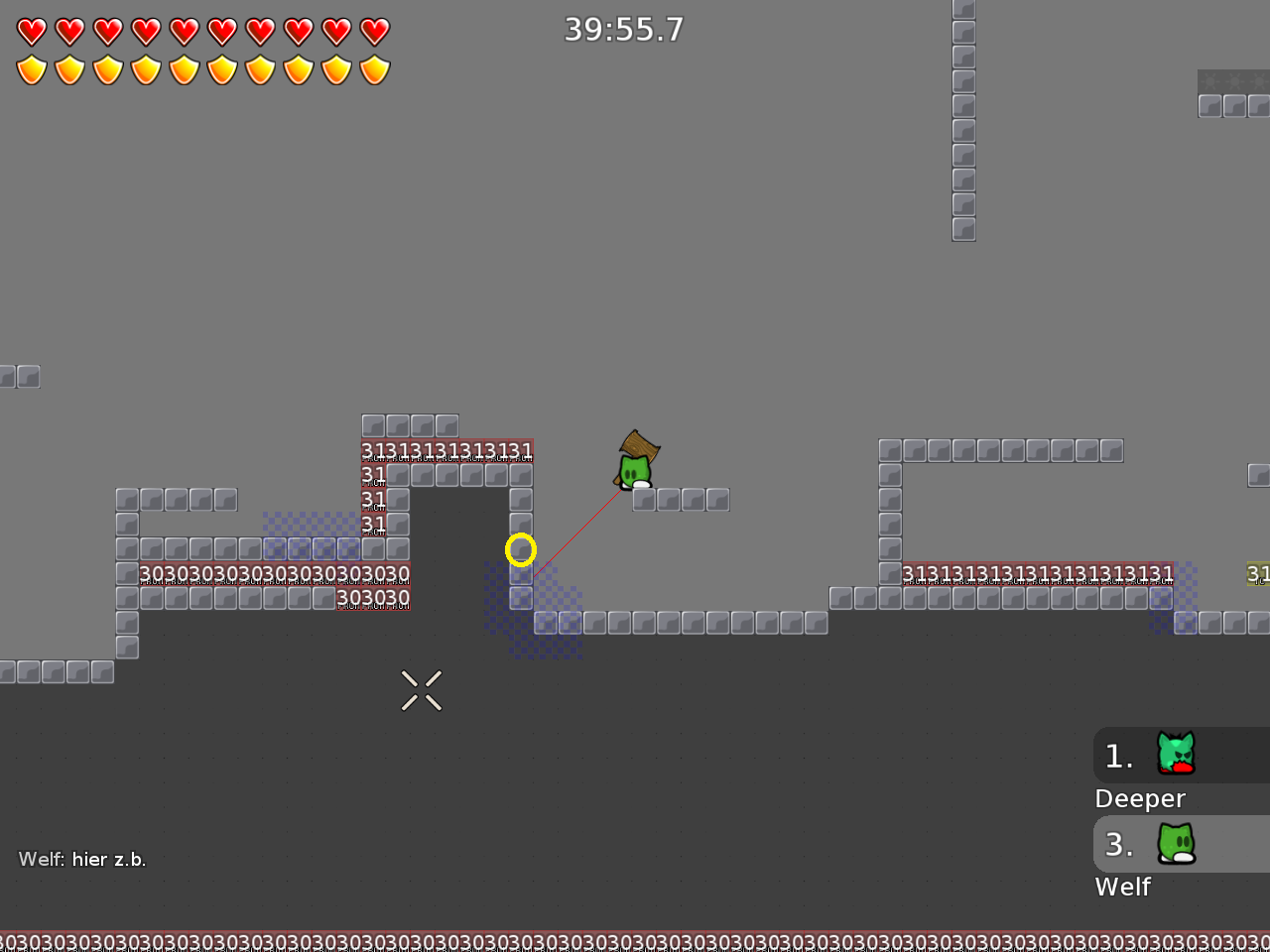Select the Deeper name label

pos(1140,798)
